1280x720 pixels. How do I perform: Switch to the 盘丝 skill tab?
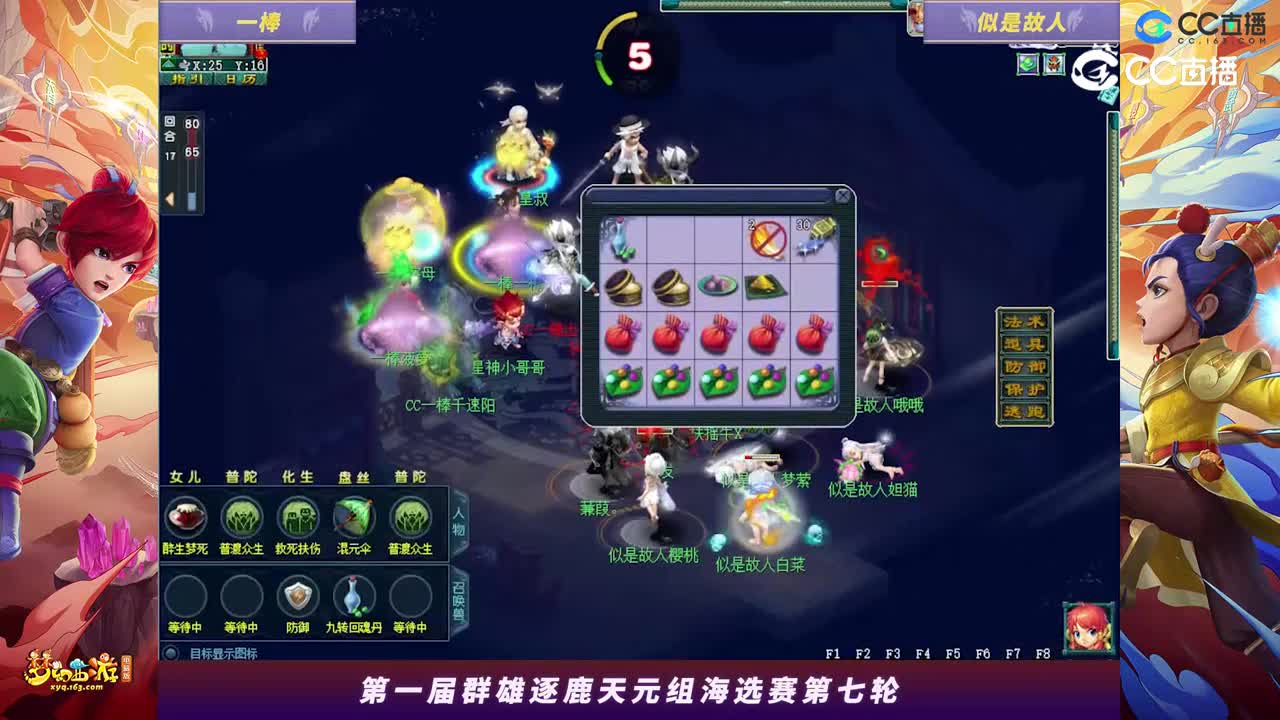pyautogui.click(x=351, y=476)
